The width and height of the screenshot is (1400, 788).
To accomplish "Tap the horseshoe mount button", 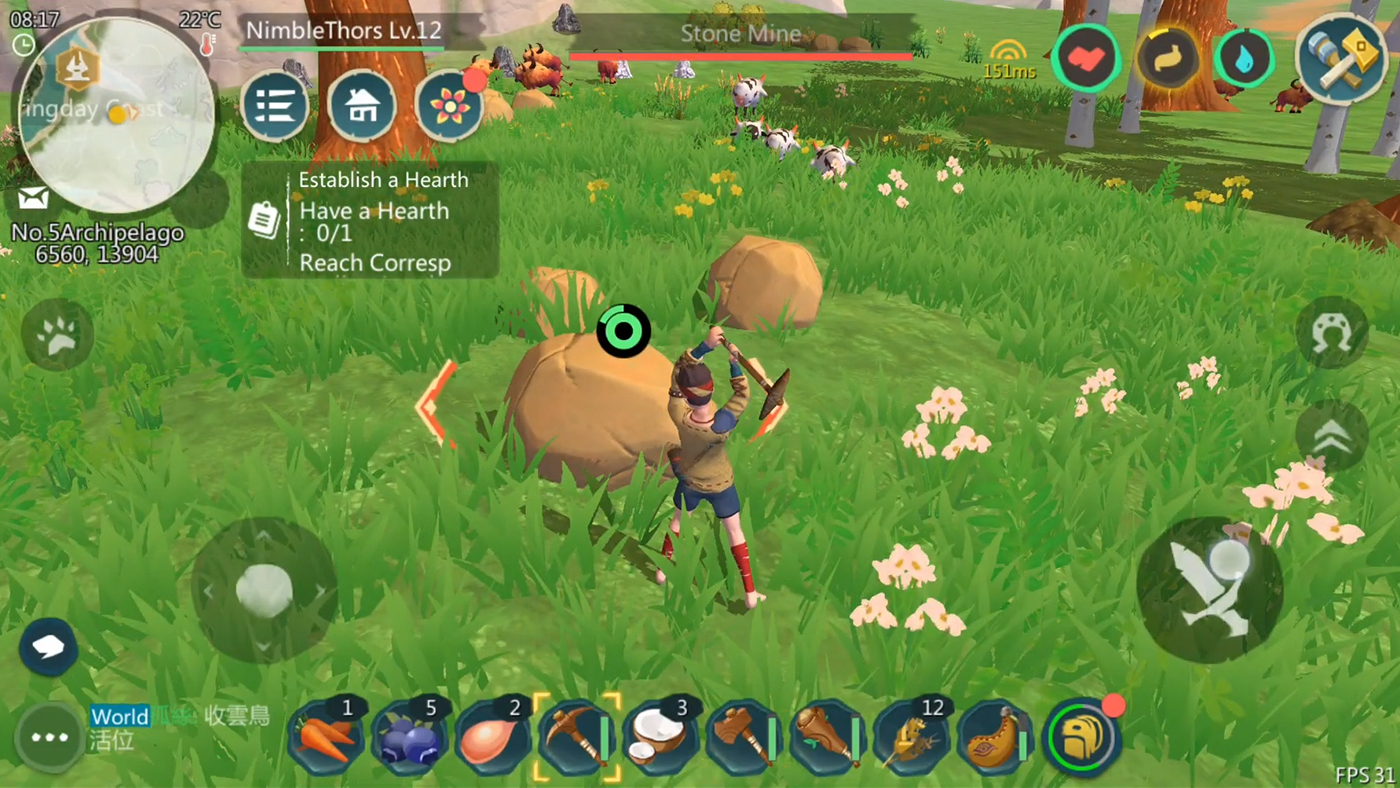I will pos(1331,331).
